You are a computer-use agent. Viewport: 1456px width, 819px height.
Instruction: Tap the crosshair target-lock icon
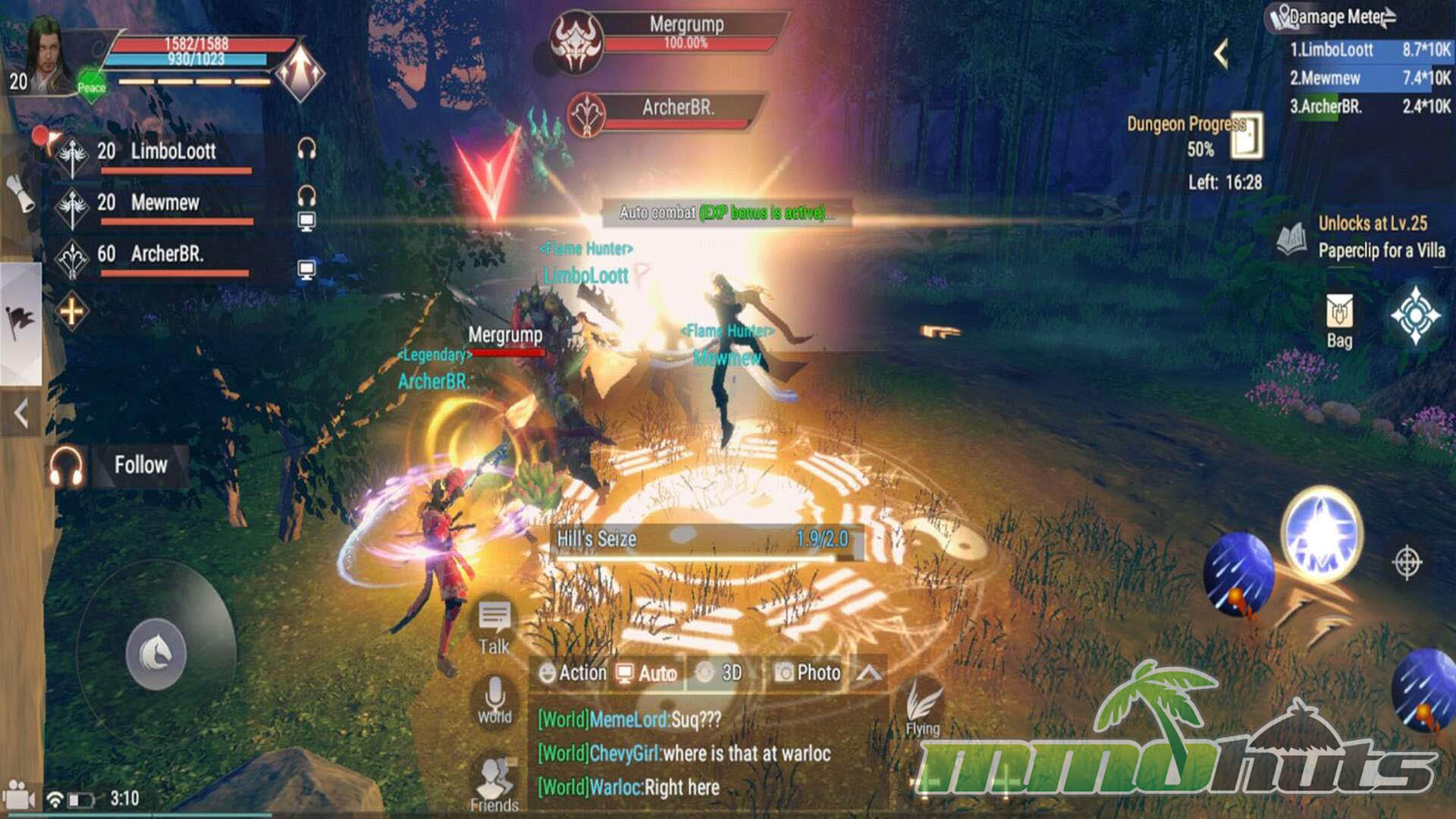[1407, 563]
